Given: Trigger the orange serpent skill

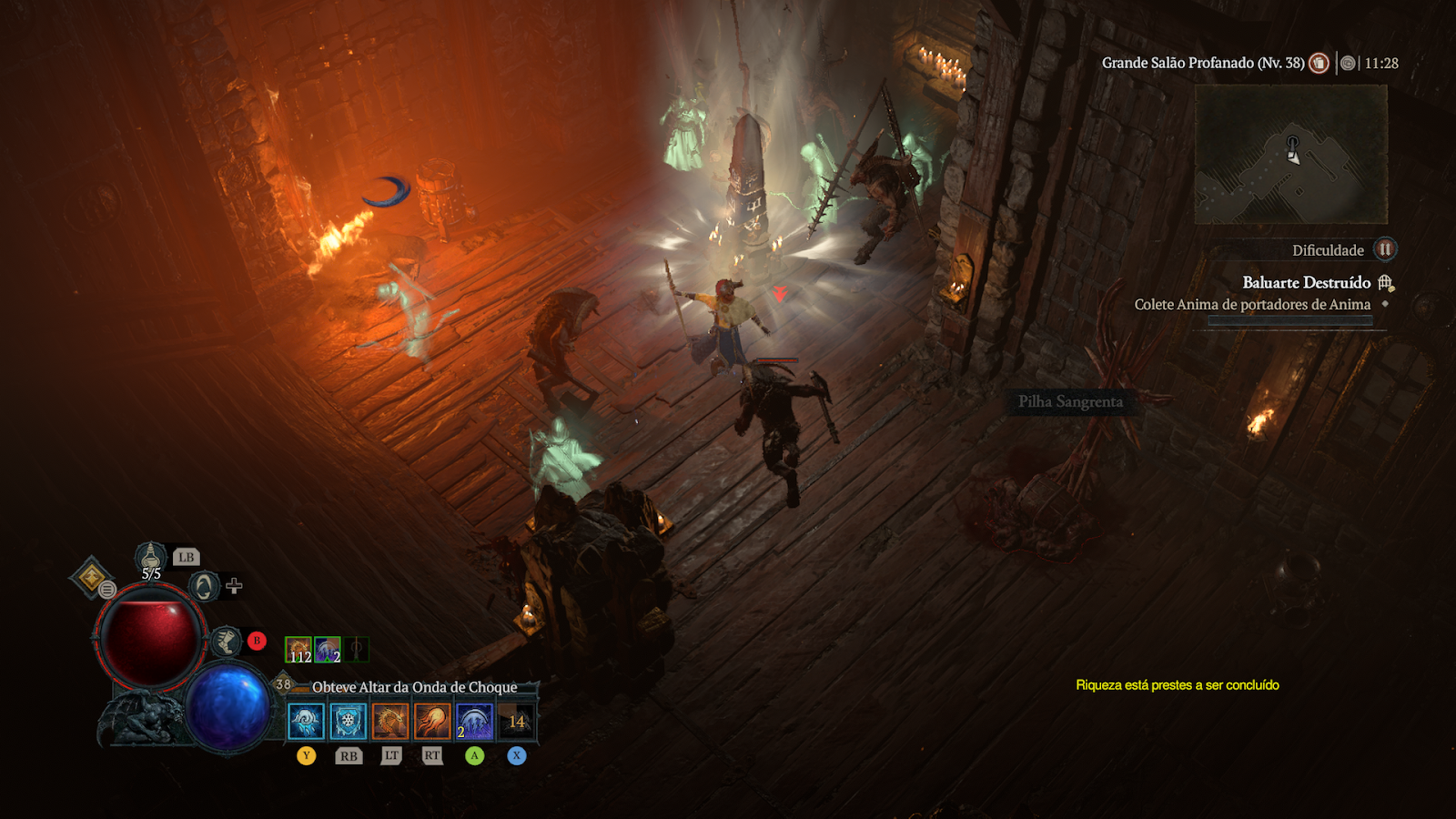Looking at the screenshot, I should coord(390,722).
